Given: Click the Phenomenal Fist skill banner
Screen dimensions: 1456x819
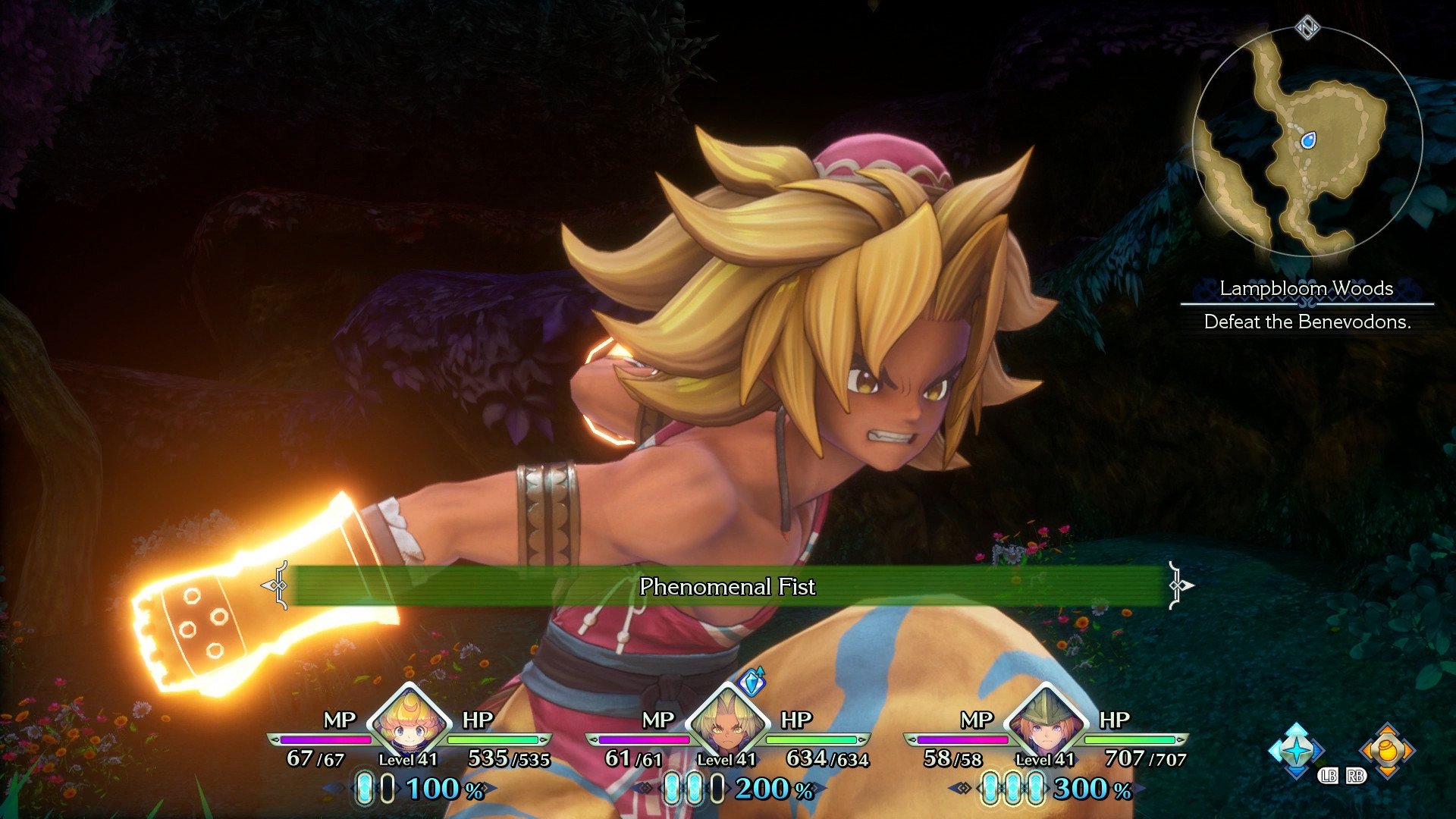Looking at the screenshot, I should [728, 588].
